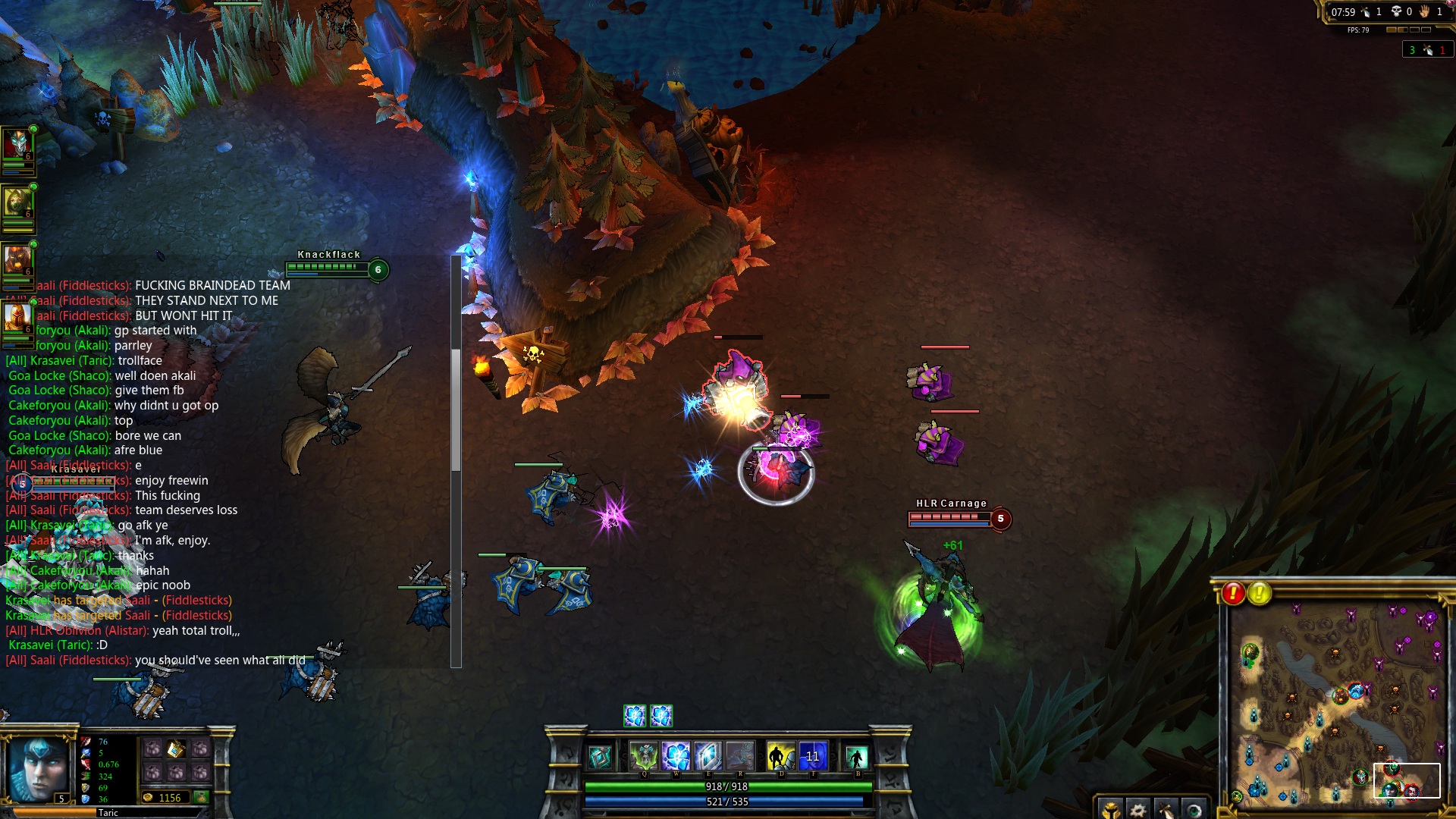Open the gear settings button
Viewport: 1456px width, 819px height.
[x=1137, y=810]
